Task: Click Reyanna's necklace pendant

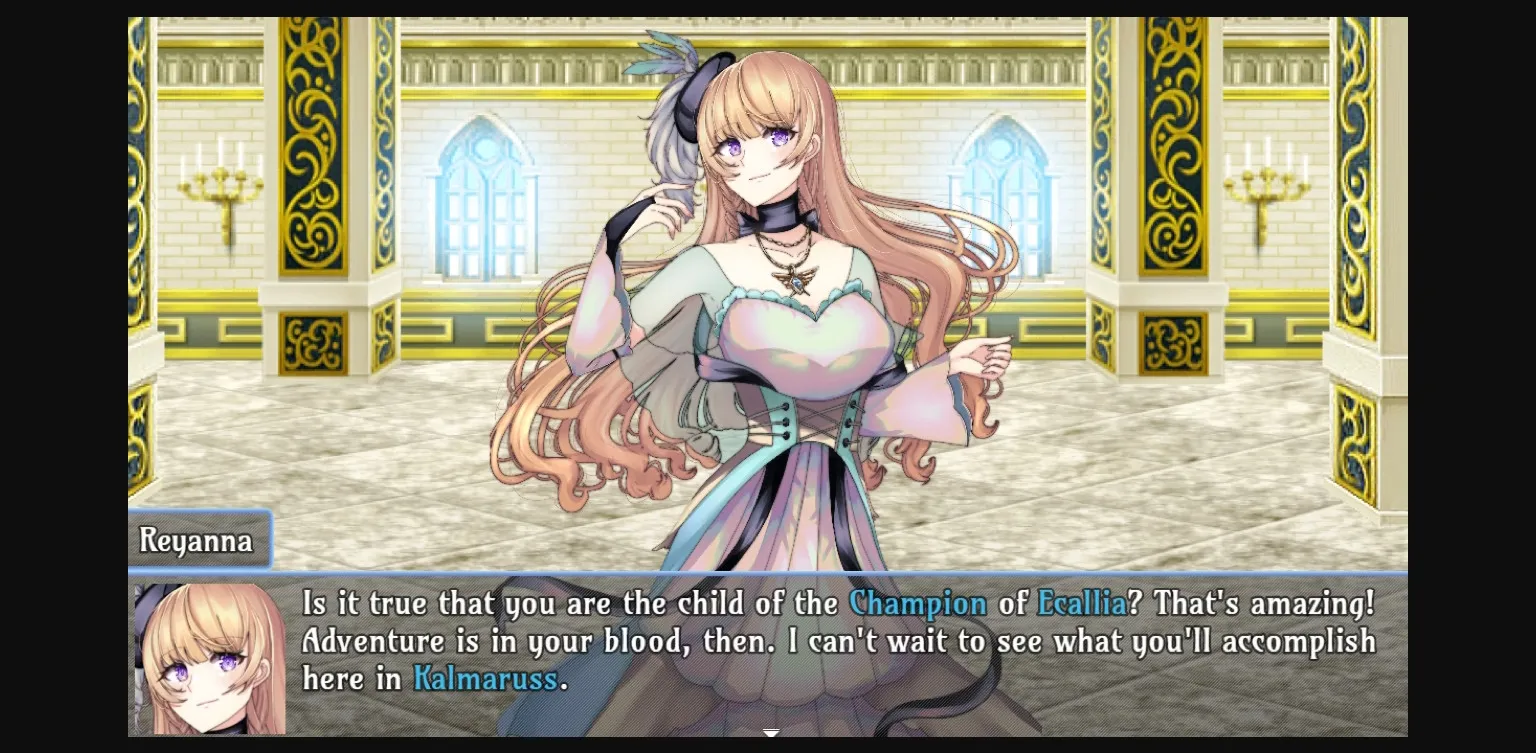Action: point(795,281)
